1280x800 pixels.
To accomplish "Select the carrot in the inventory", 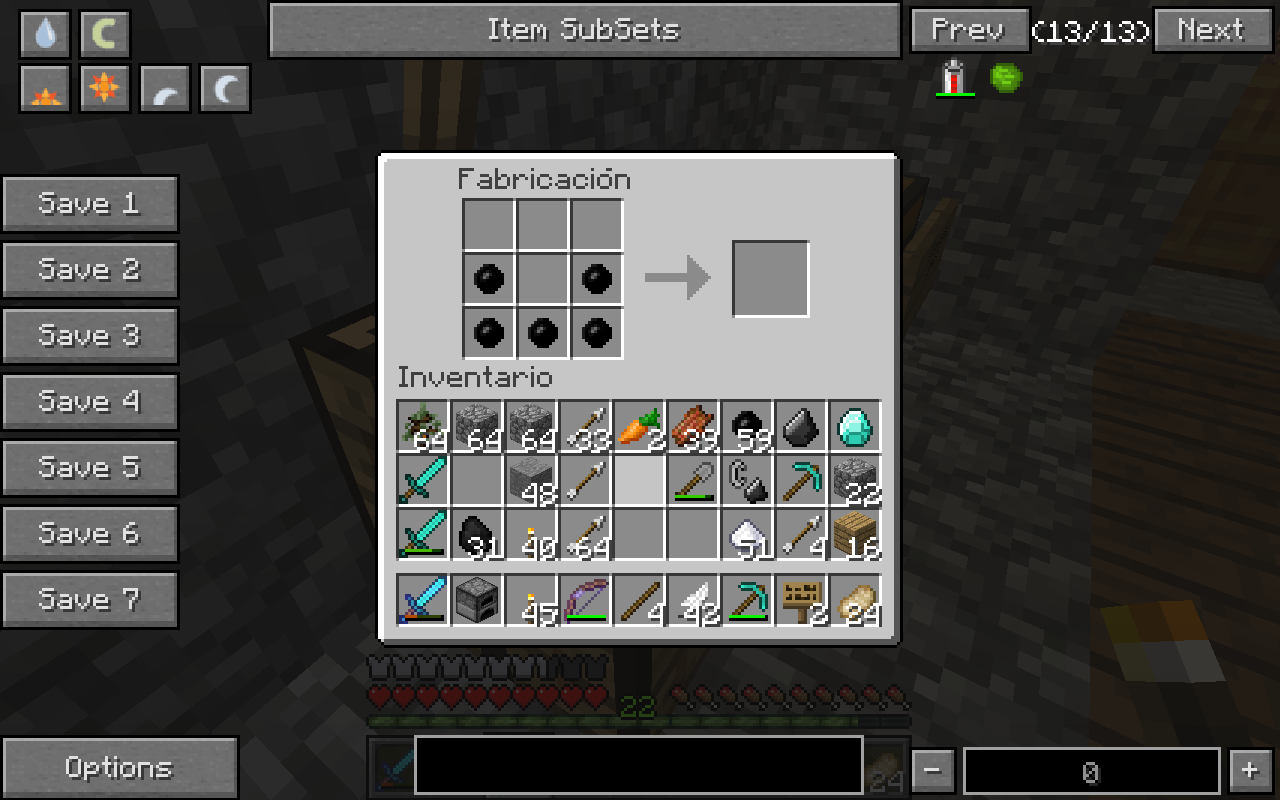I will tap(638, 426).
